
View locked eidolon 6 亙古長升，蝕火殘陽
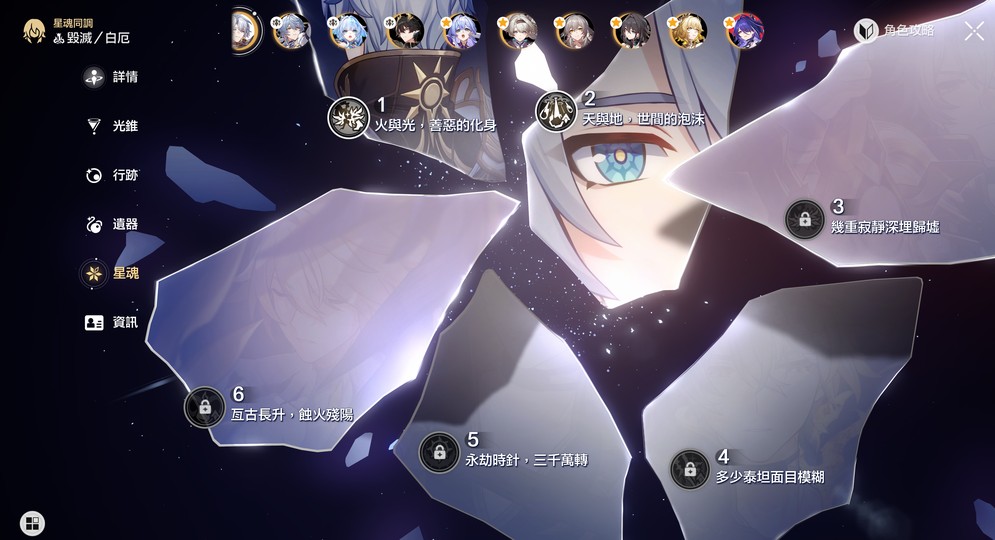pos(205,407)
